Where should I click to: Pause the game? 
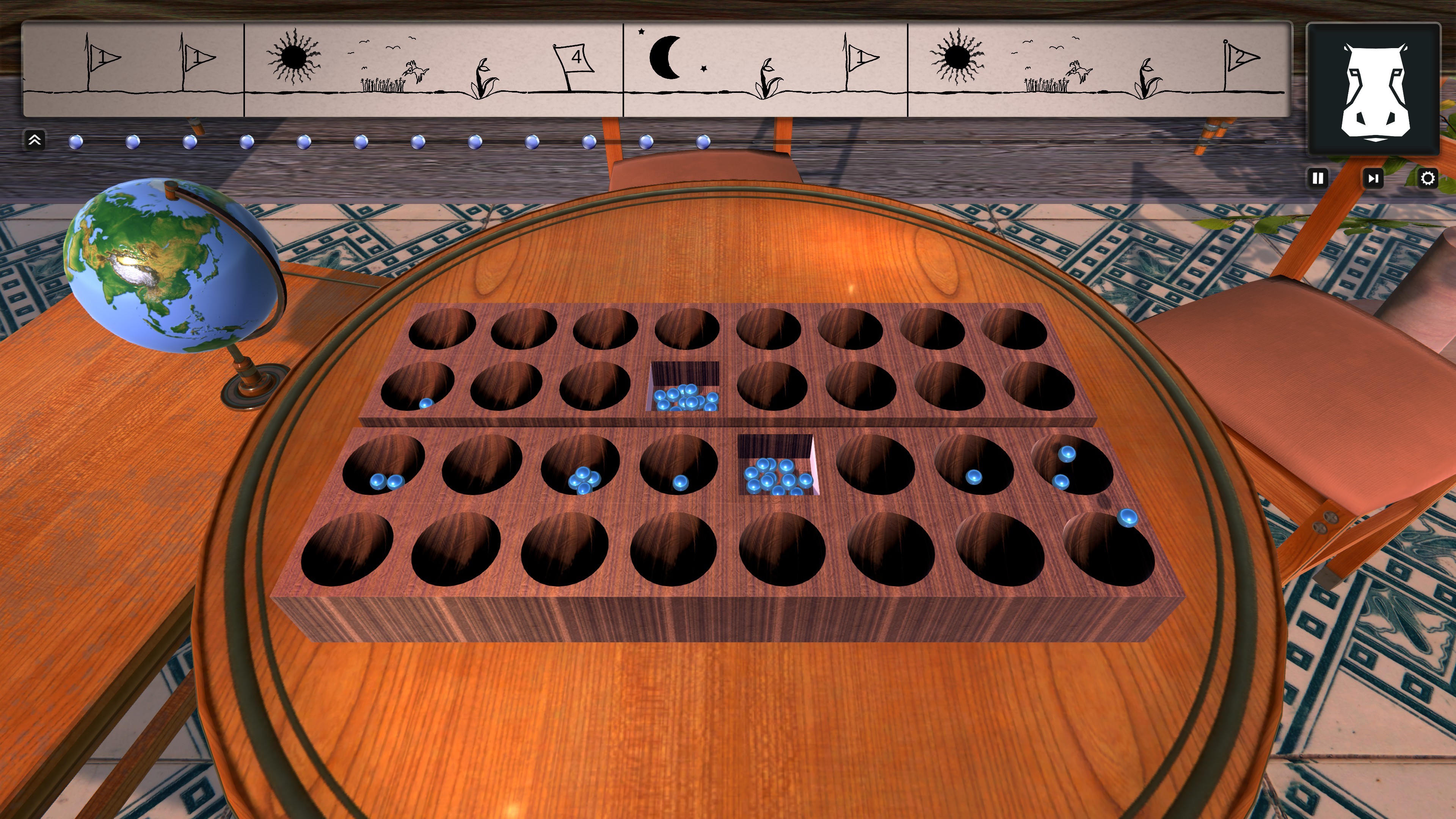pos(1318,179)
